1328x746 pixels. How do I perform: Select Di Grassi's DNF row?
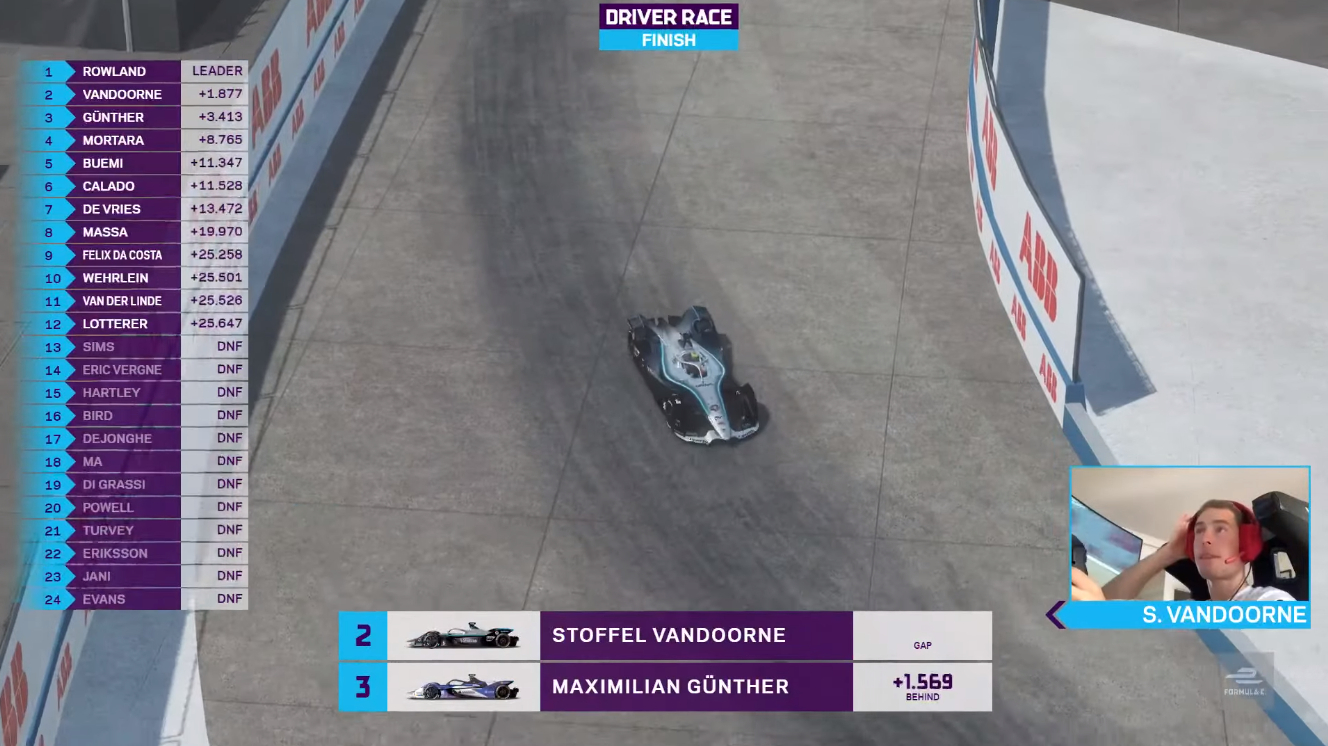tap(136, 484)
